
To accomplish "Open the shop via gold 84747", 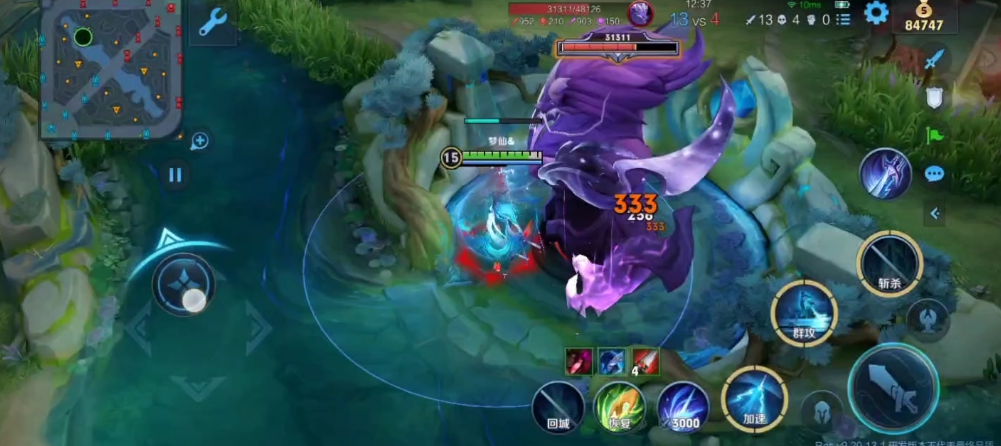I will 923,18.
